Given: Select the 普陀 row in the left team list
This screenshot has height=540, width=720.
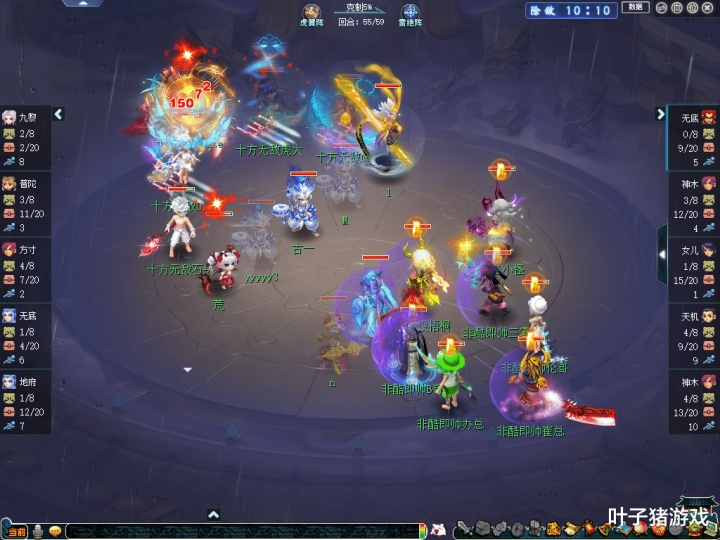Looking at the screenshot, I should click(25, 203).
